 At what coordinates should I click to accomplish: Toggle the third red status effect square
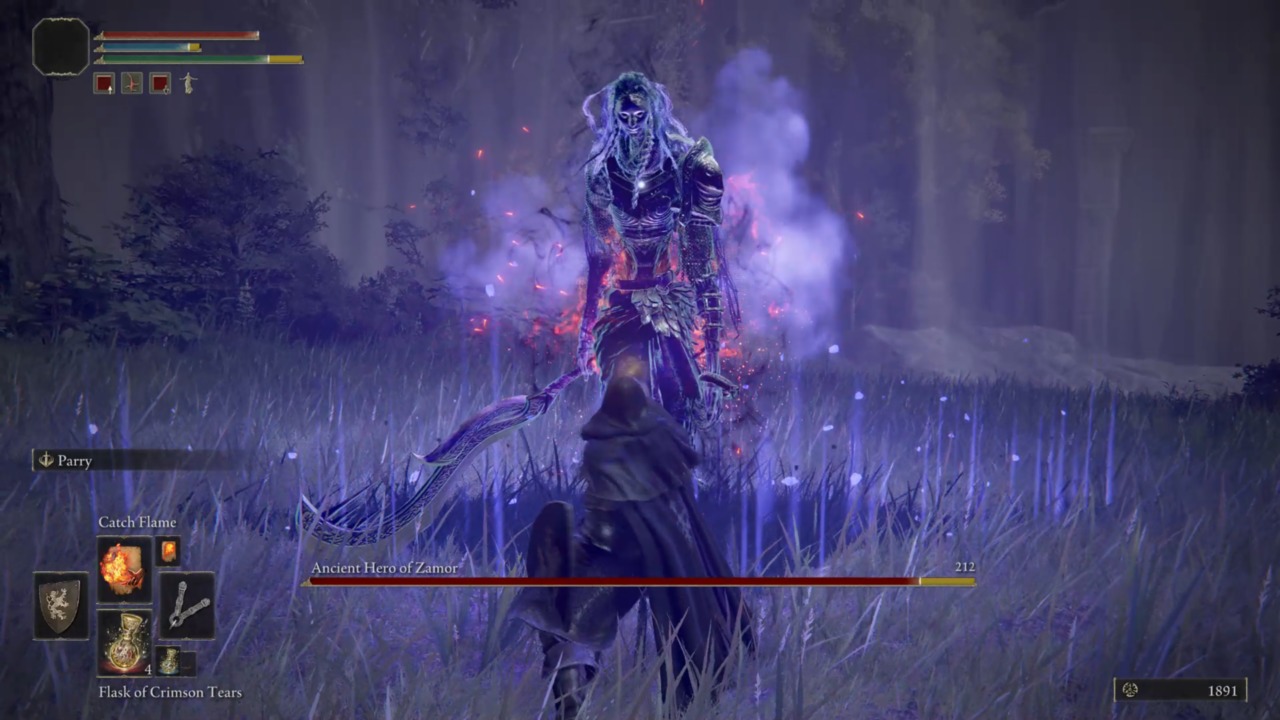(x=160, y=84)
